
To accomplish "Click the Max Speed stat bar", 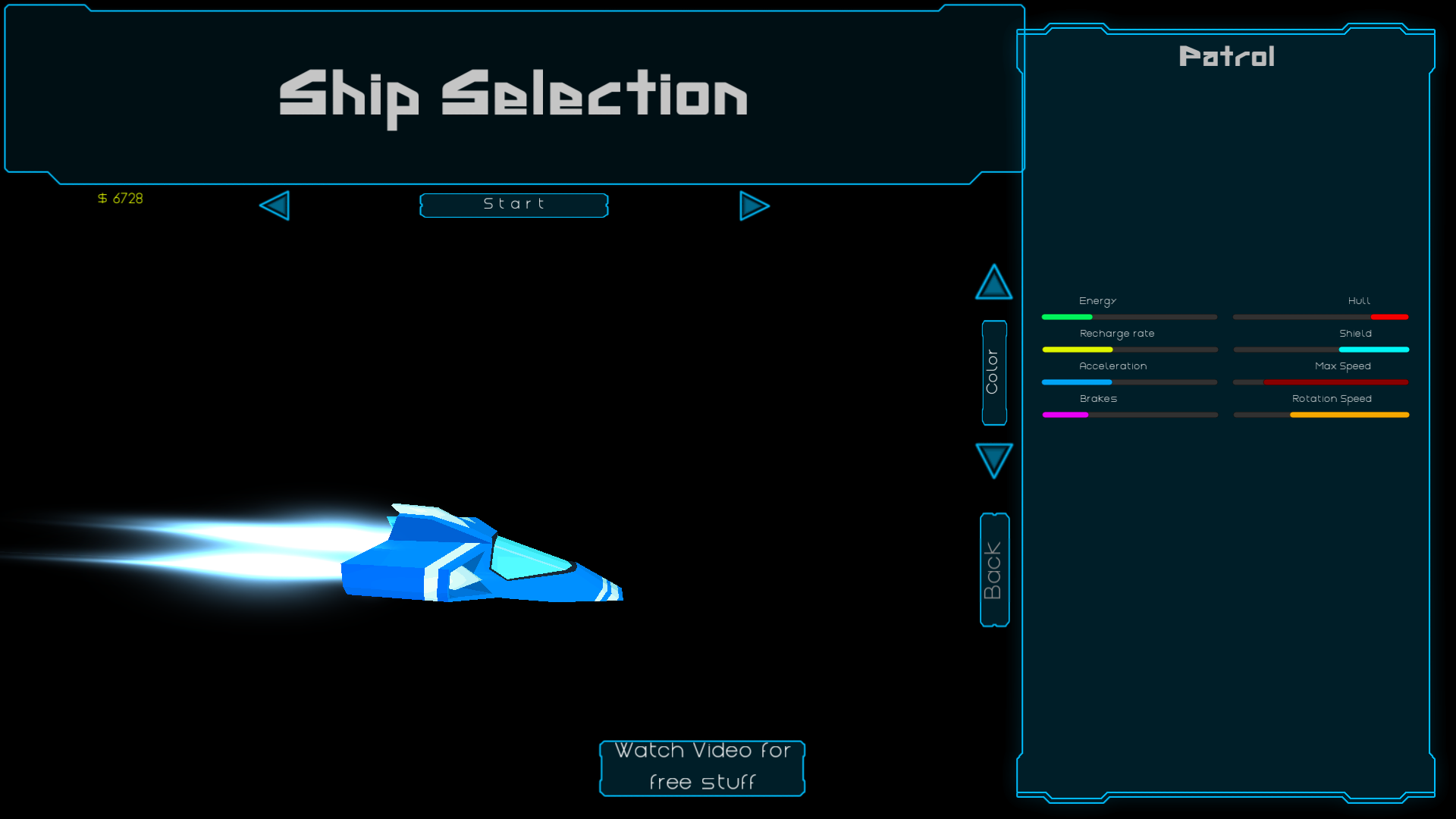I will pyautogui.click(x=1319, y=382).
